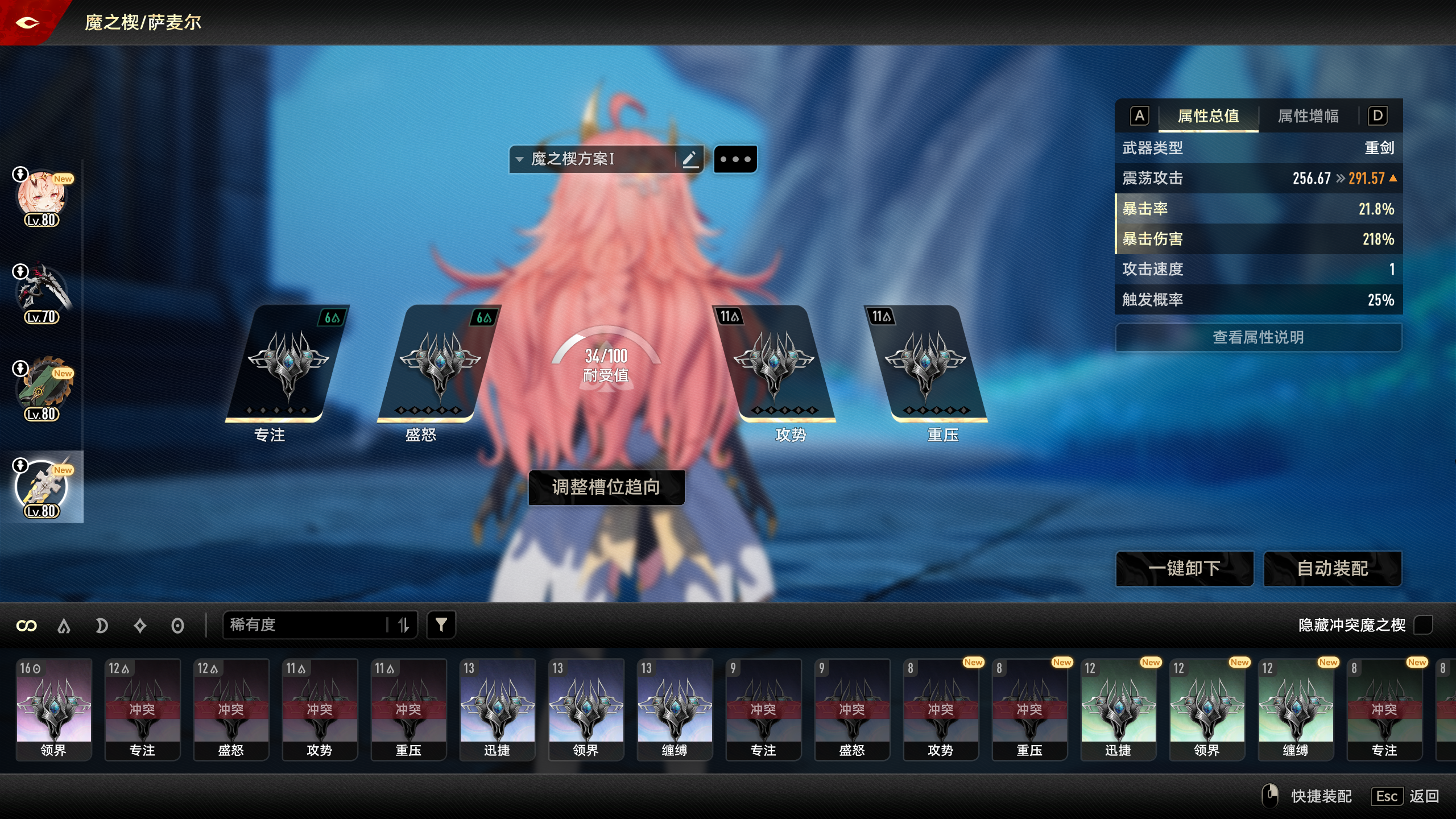
Task: Click the 一键卸下 button
Action: click(x=1185, y=569)
